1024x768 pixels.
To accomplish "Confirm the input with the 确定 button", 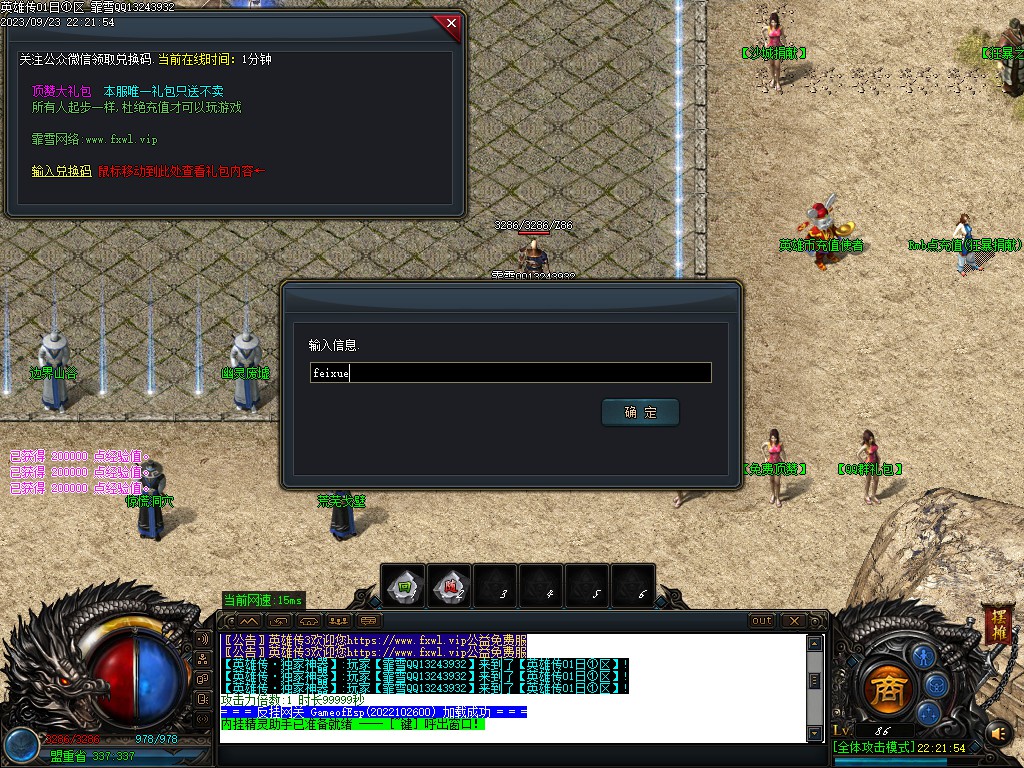I will click(640, 412).
